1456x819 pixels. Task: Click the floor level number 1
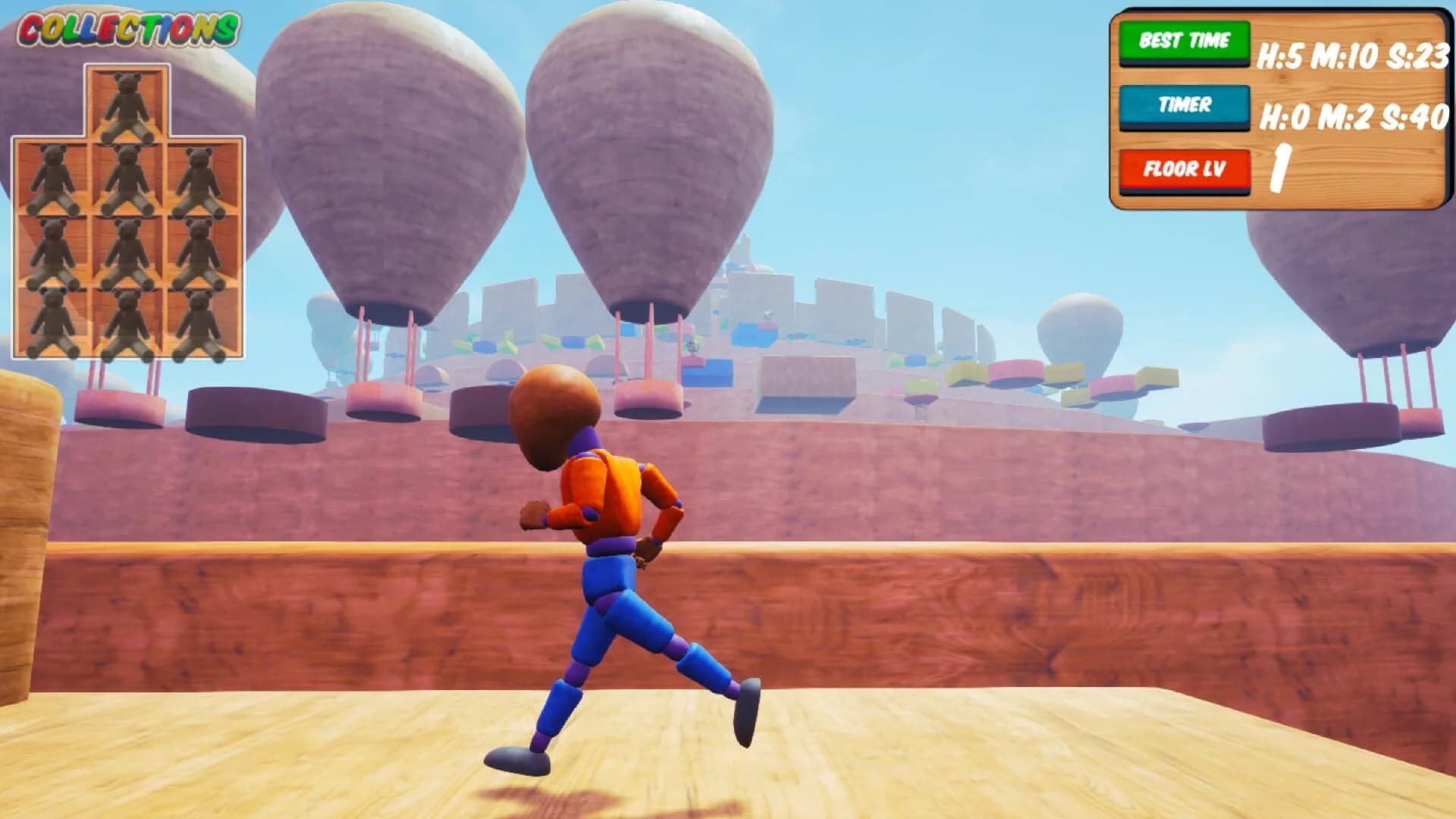point(1280,165)
